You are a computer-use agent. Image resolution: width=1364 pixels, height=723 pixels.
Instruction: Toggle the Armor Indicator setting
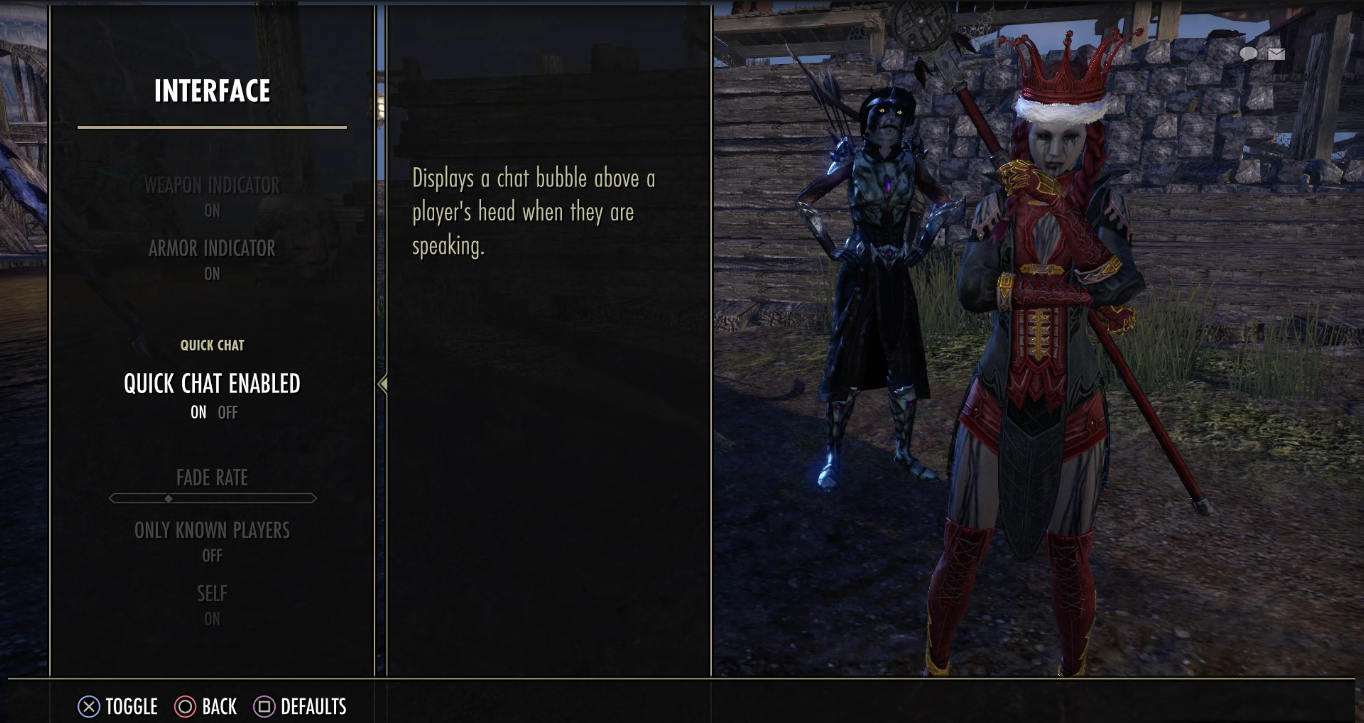click(x=211, y=248)
